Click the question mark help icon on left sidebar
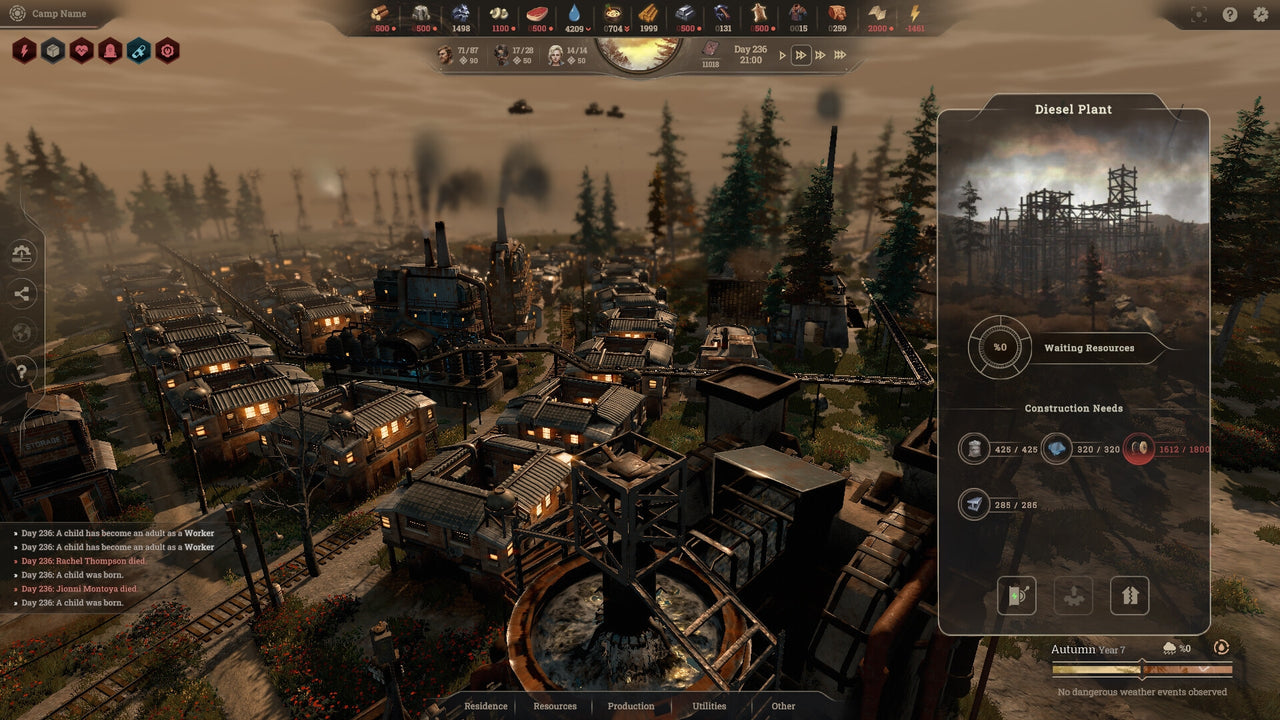The image size is (1280, 720). 22,370
